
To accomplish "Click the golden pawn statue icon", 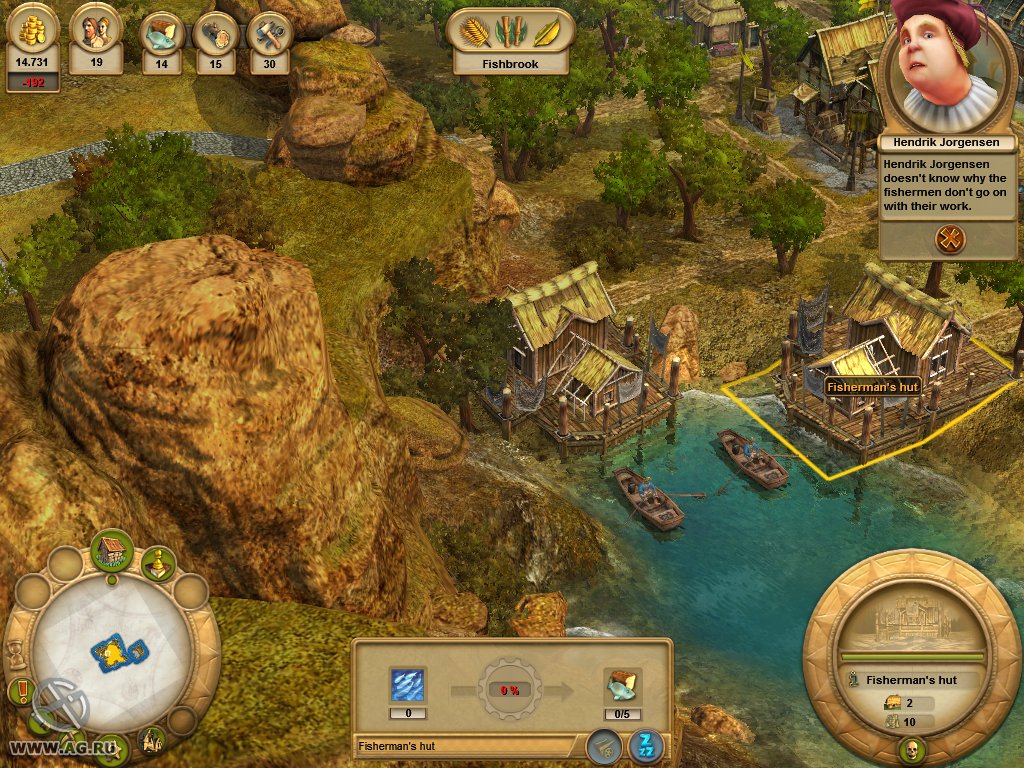I will pyautogui.click(x=157, y=562).
